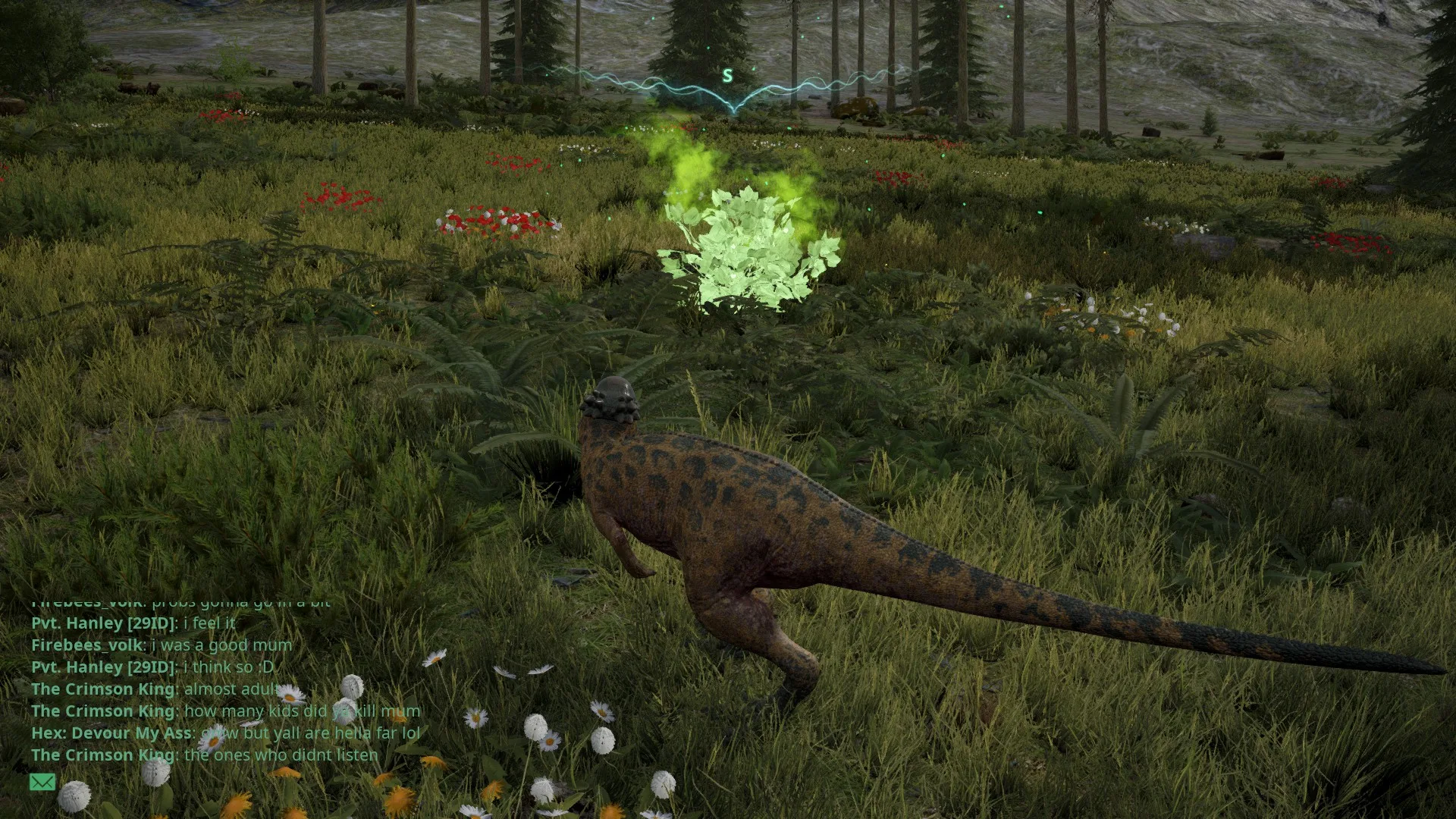This screenshot has height=819, width=1456.
Task: Click Hex: Devour My Ass chat line
Action: click(225, 733)
